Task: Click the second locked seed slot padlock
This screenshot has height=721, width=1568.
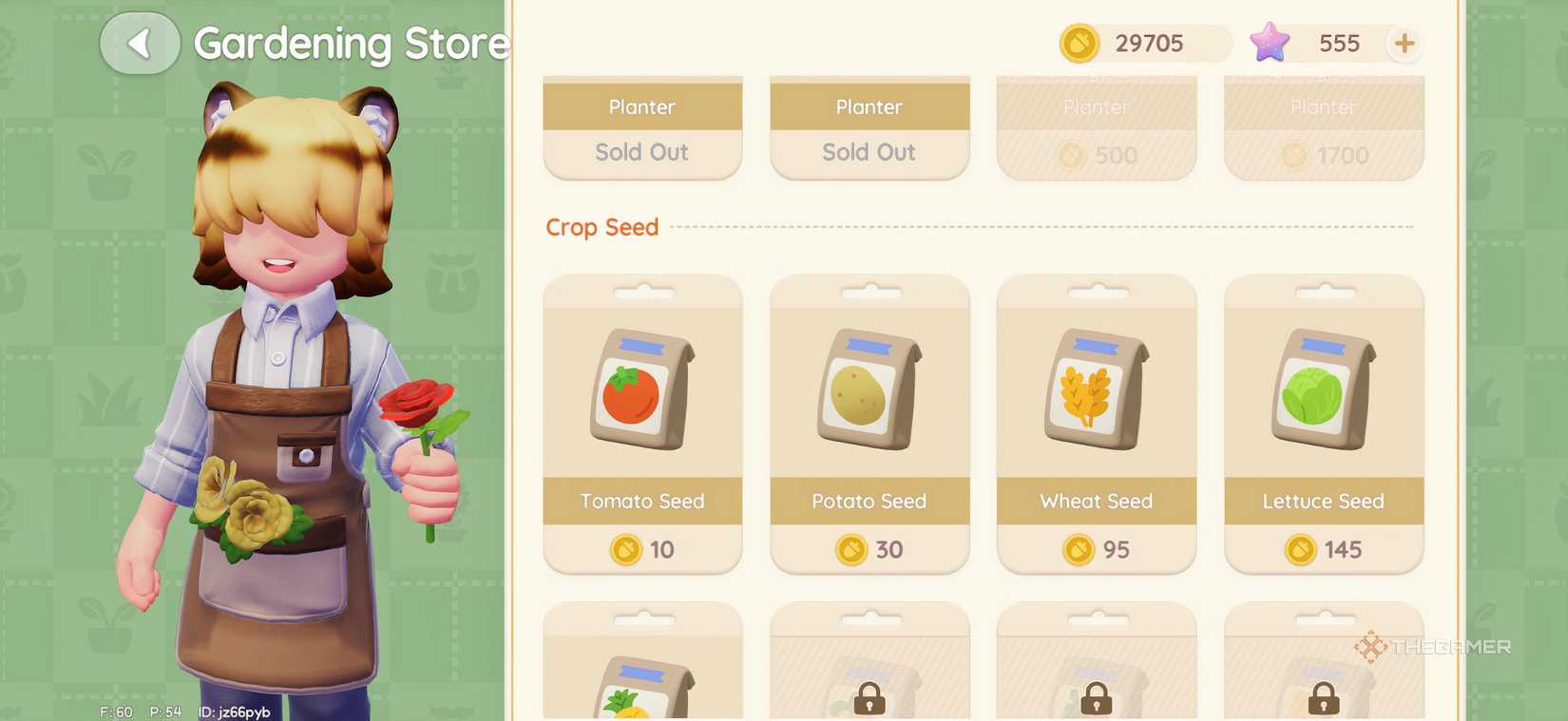Action: click(x=1095, y=698)
